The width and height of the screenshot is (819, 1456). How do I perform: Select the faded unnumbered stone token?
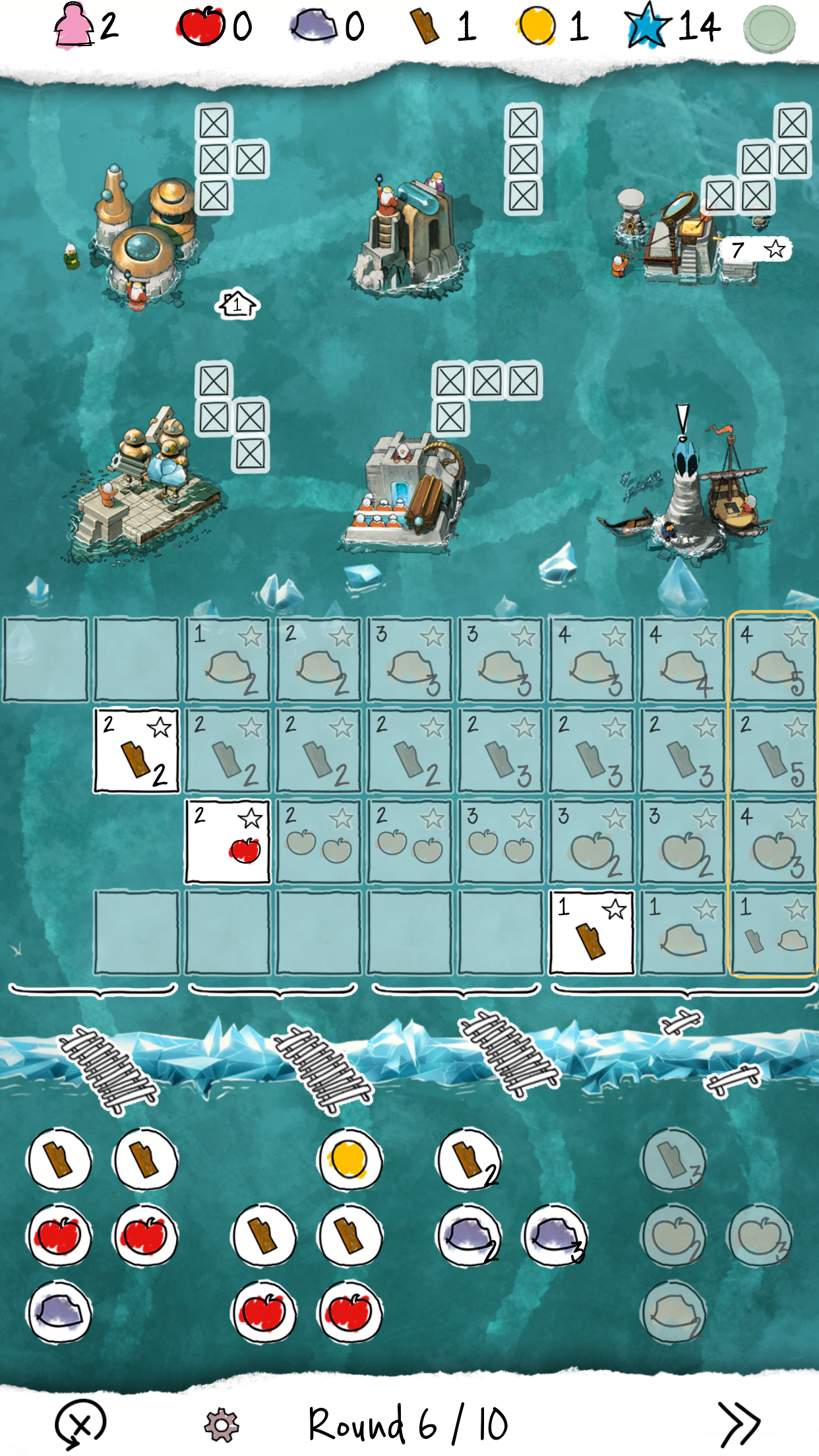pos(673,1312)
